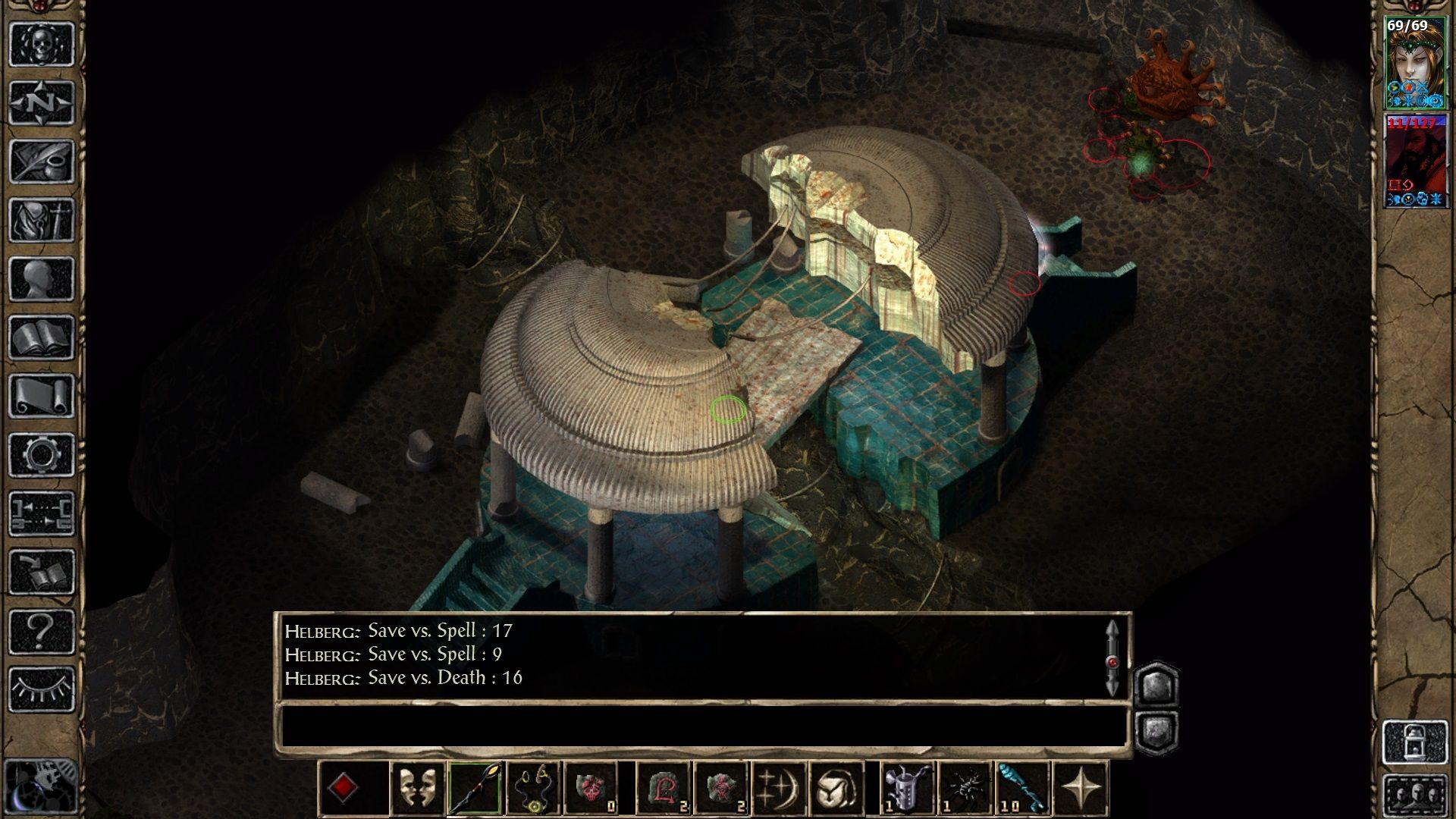
Task: Show the character record silhouette screen
Action: 42,278
